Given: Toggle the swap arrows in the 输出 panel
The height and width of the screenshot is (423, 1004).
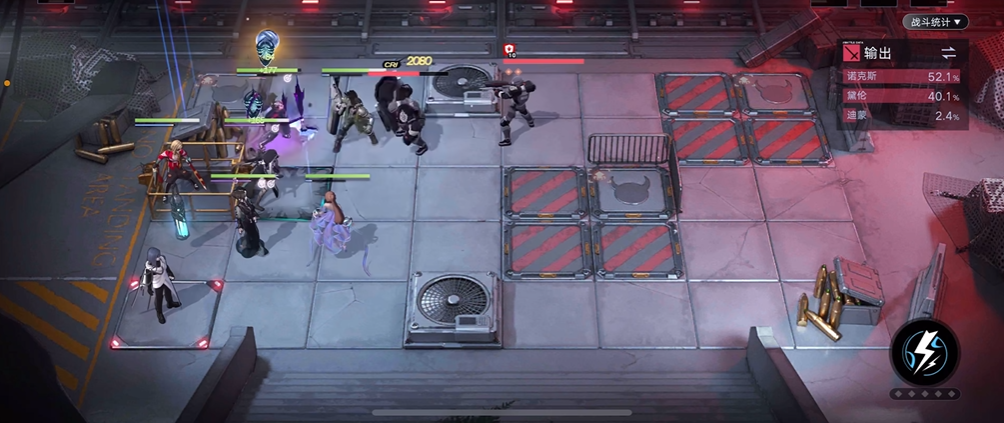Looking at the screenshot, I should click(948, 52).
